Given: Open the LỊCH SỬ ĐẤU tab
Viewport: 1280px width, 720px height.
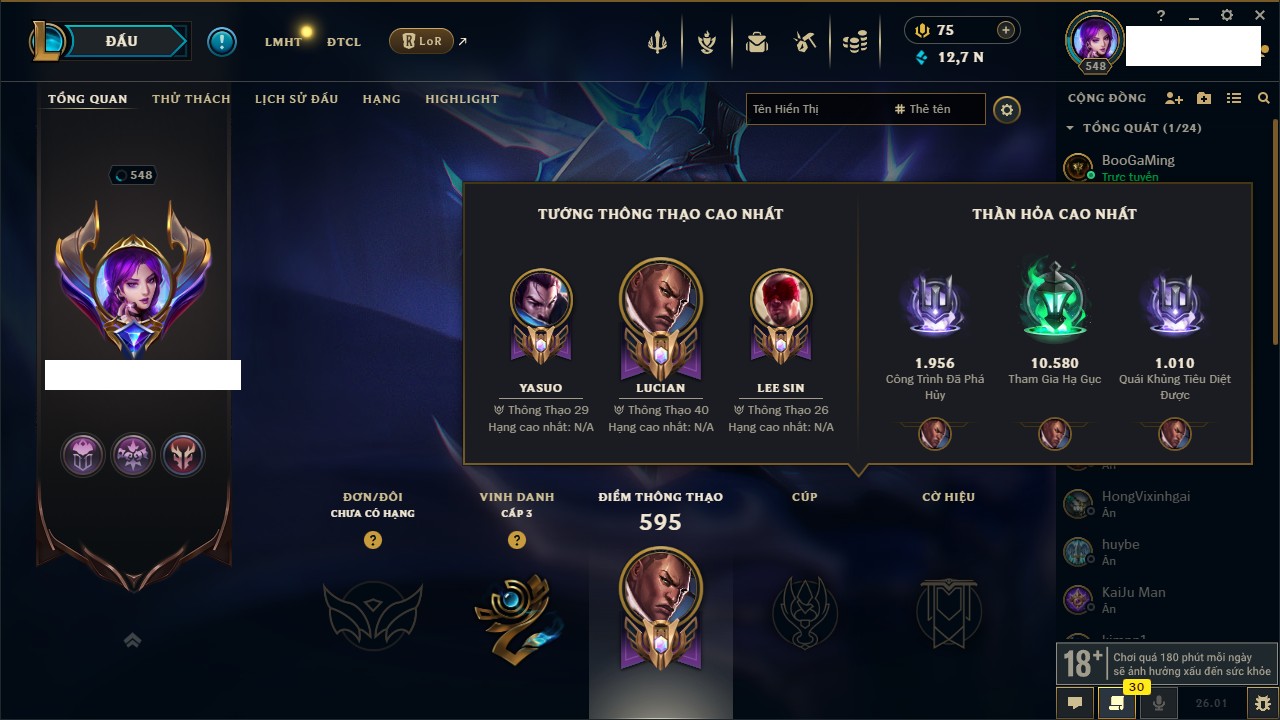Looking at the screenshot, I should click(x=296, y=99).
